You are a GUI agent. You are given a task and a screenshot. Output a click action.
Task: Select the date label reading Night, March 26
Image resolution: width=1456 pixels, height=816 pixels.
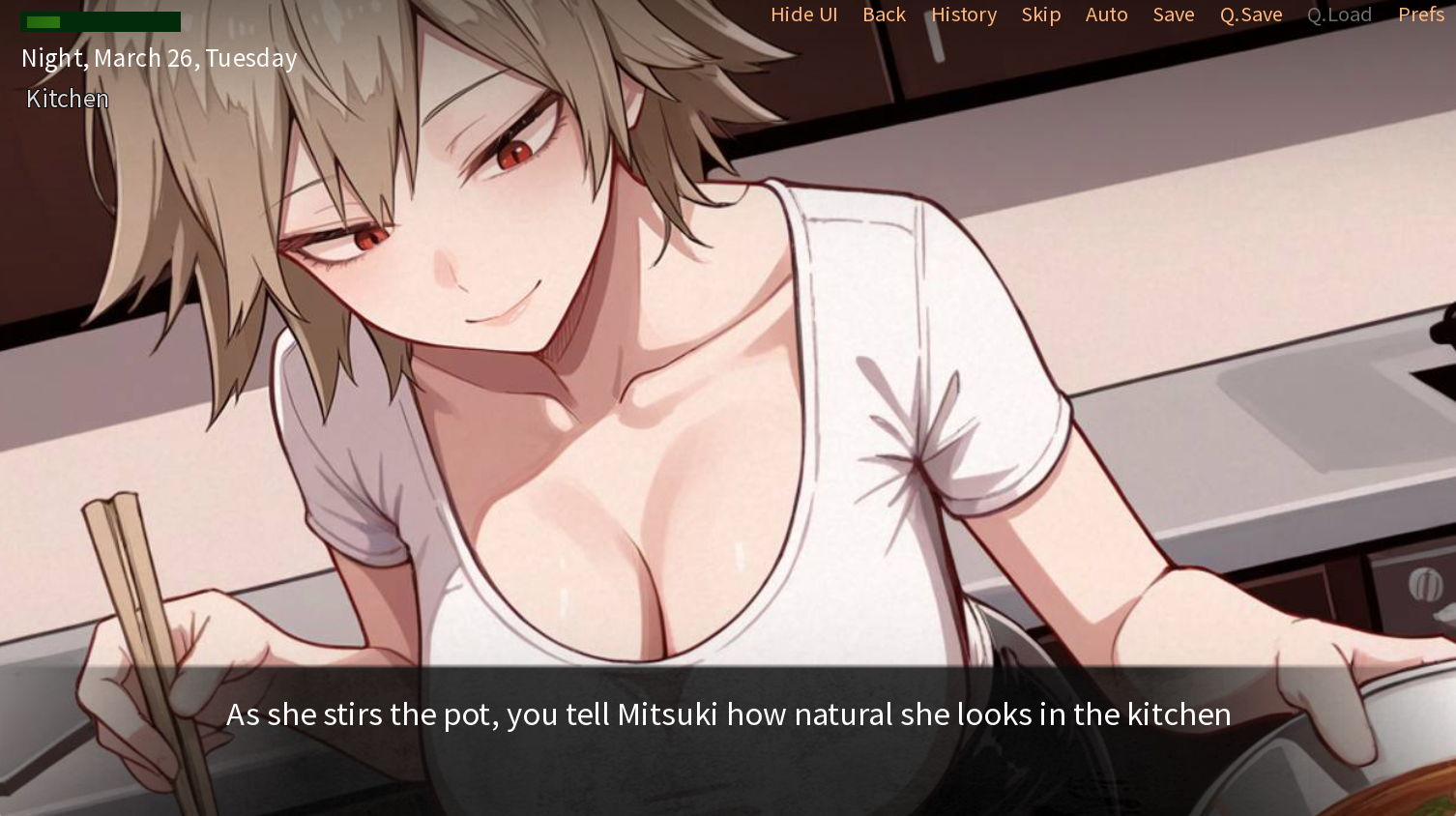(x=159, y=58)
